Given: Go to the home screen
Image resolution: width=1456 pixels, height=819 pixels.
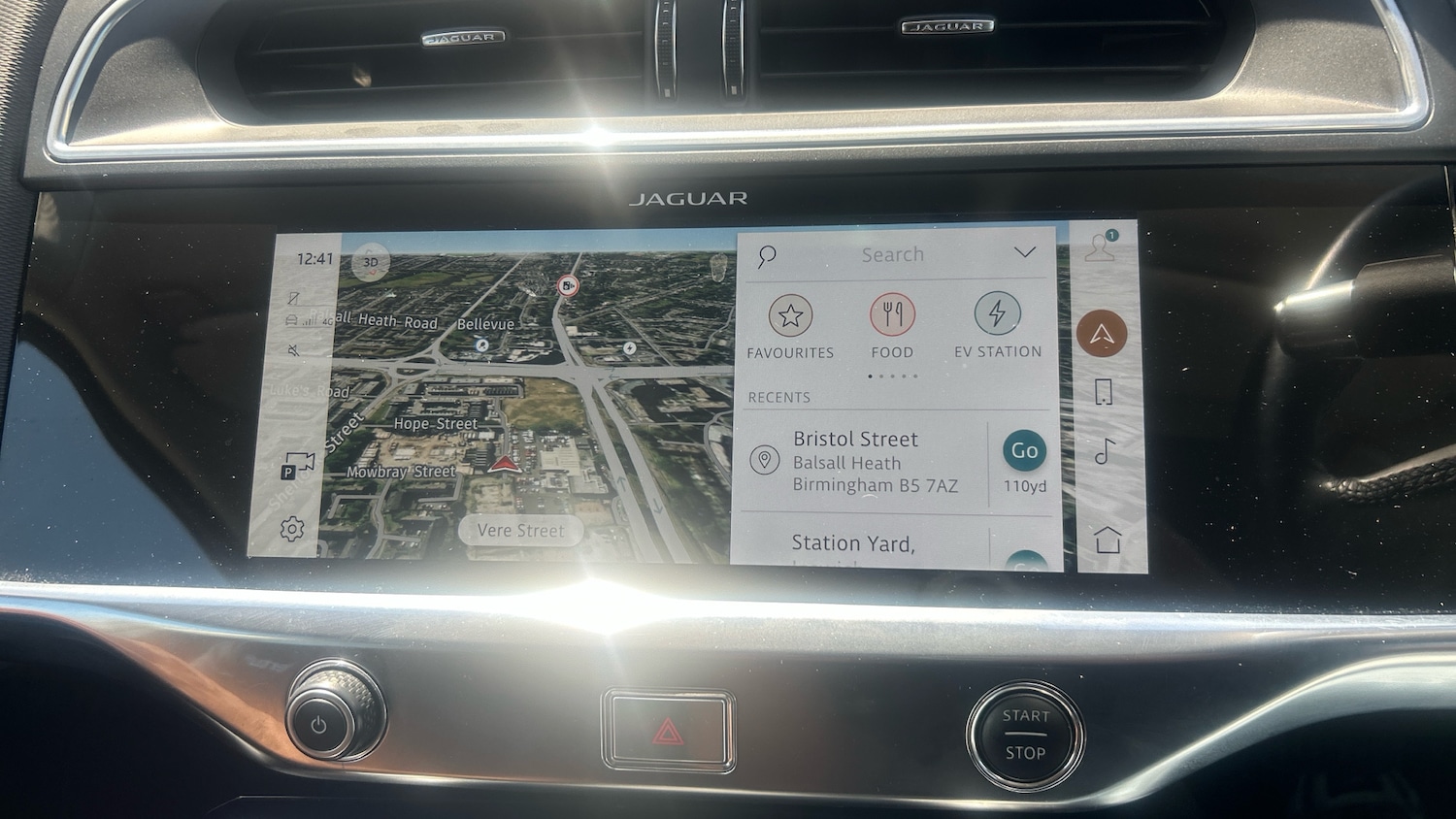Looking at the screenshot, I should (x=1108, y=540).
